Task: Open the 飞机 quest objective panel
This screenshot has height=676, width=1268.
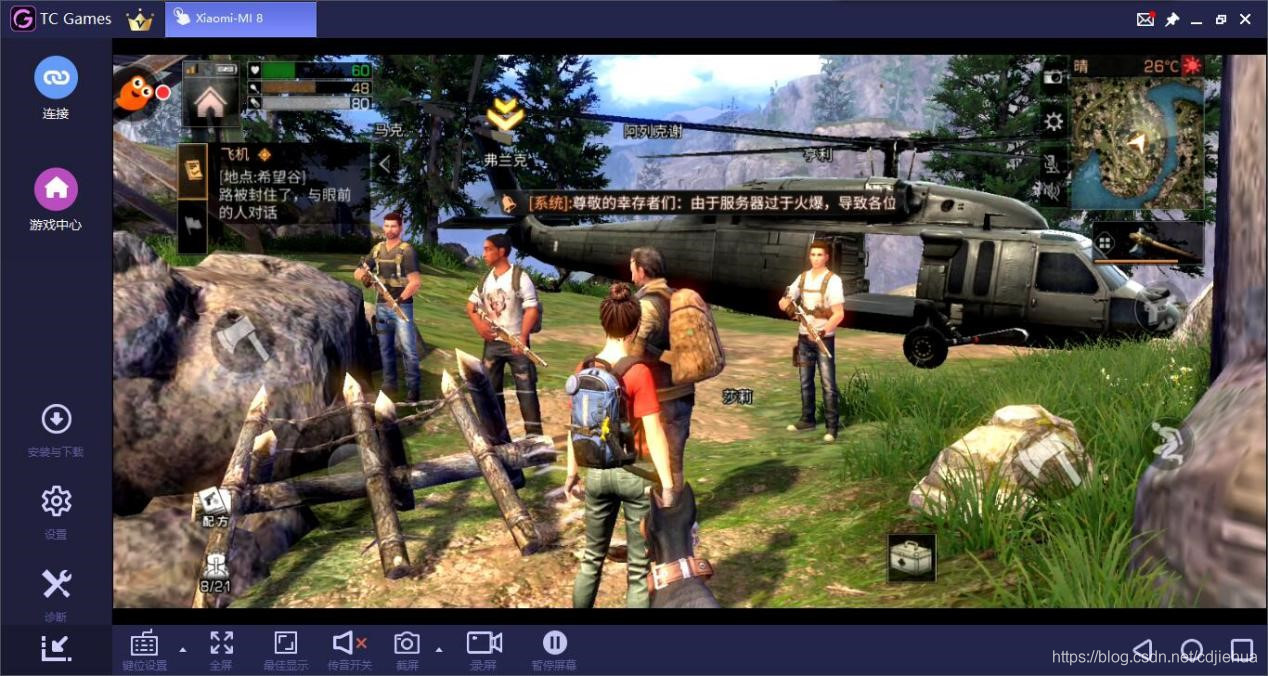Action: 285,184
